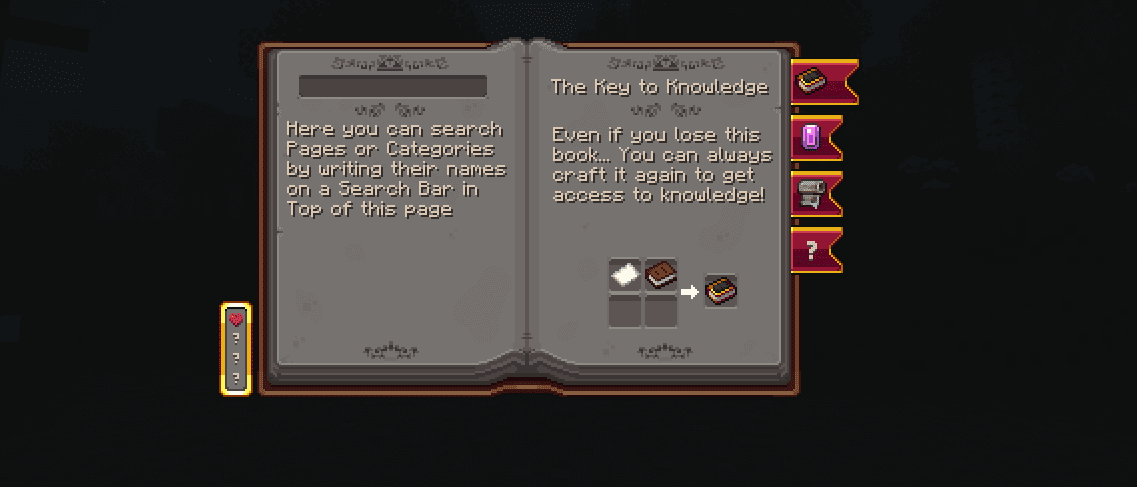Select the paper ingredient in the recipe
Screen dimensions: 1137x487
pyautogui.click(x=626, y=275)
